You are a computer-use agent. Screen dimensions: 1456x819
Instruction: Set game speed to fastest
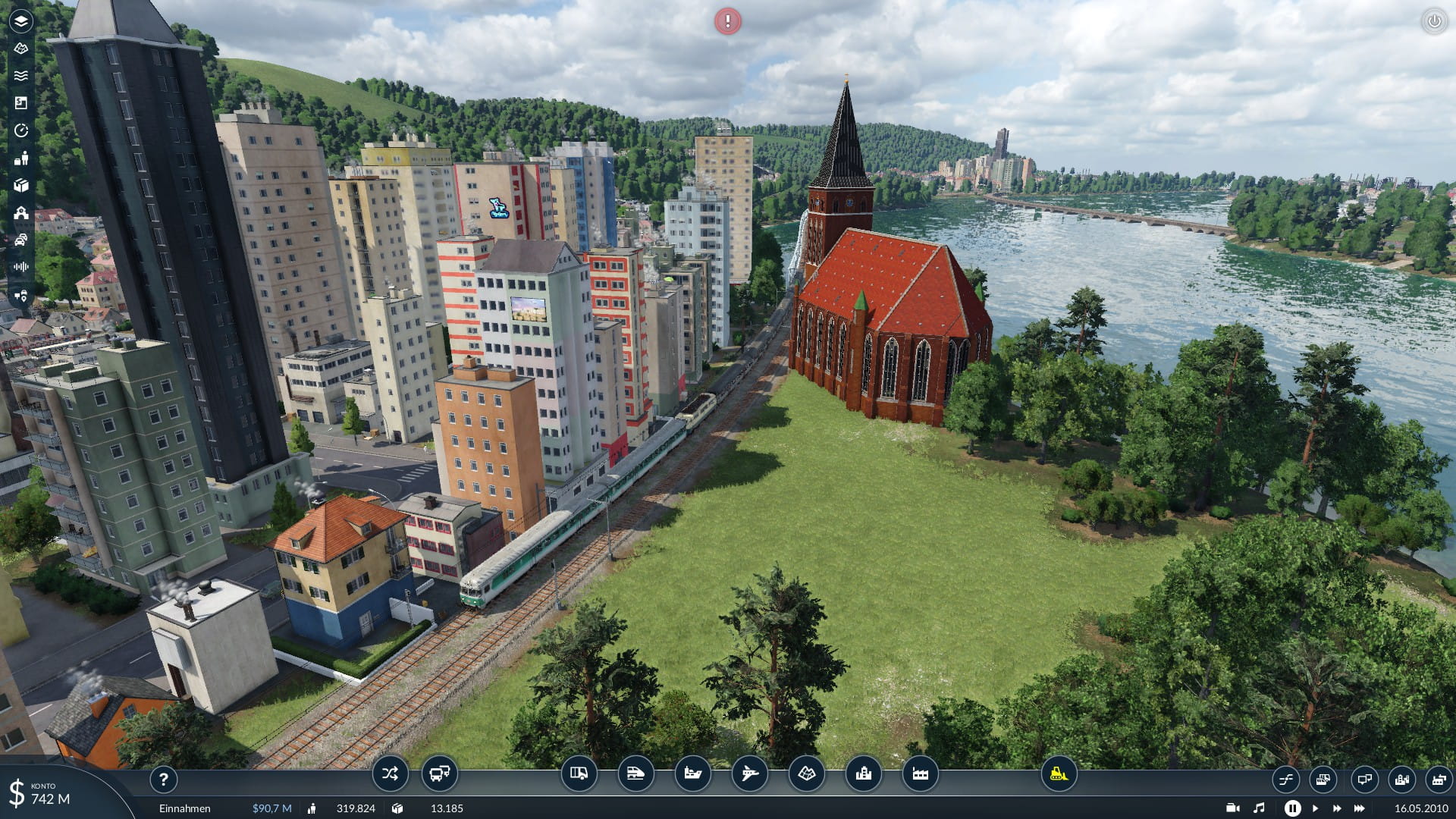pyautogui.click(x=1360, y=808)
